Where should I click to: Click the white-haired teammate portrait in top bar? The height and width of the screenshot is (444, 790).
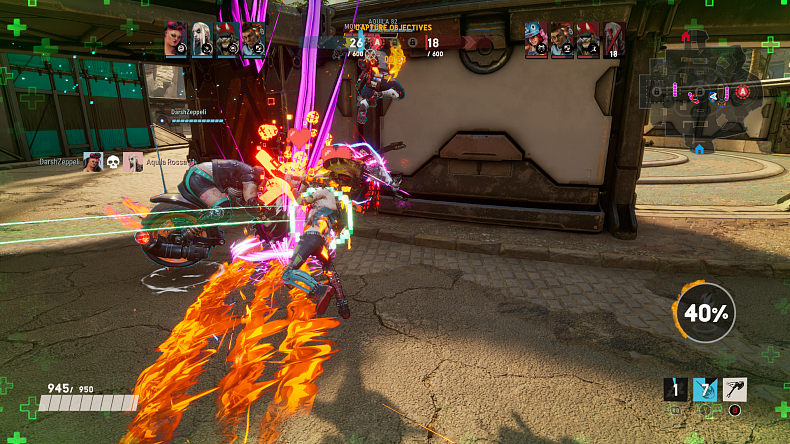pyautogui.click(x=202, y=40)
